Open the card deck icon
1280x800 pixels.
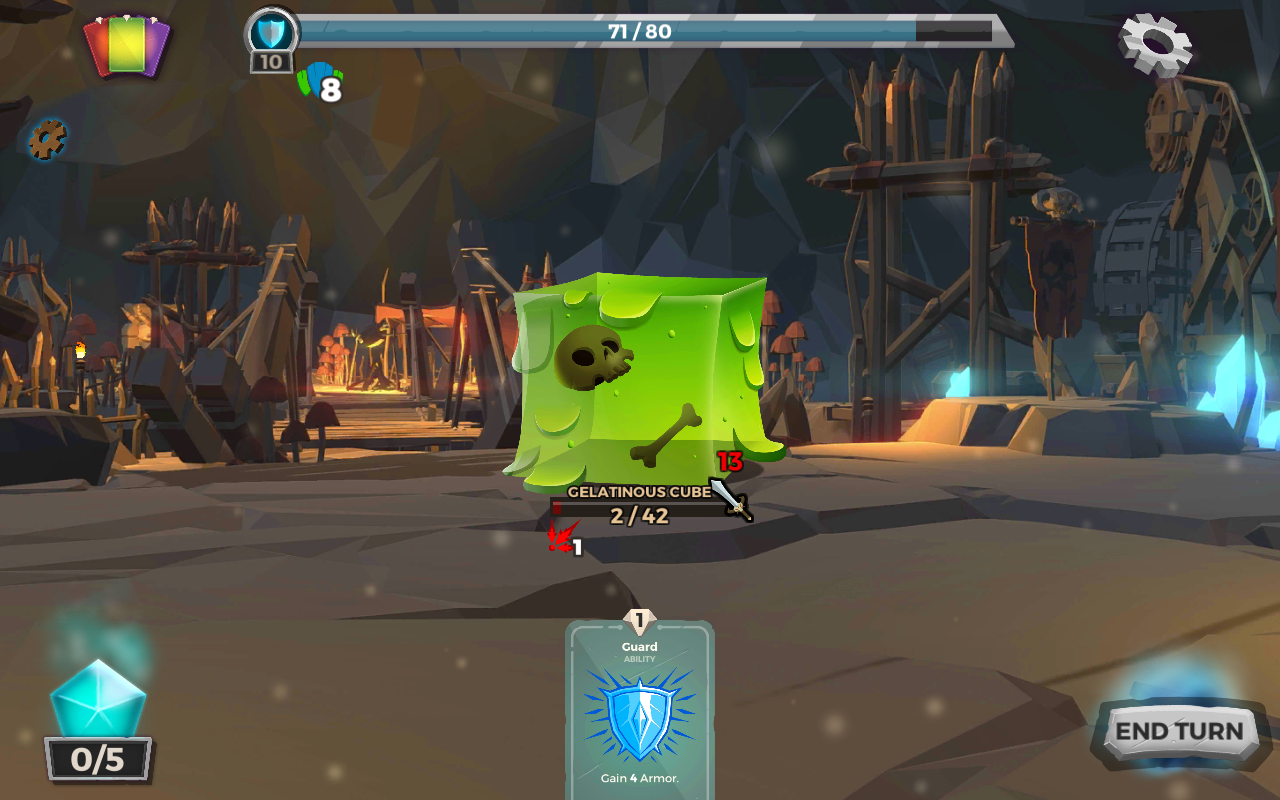[127, 45]
